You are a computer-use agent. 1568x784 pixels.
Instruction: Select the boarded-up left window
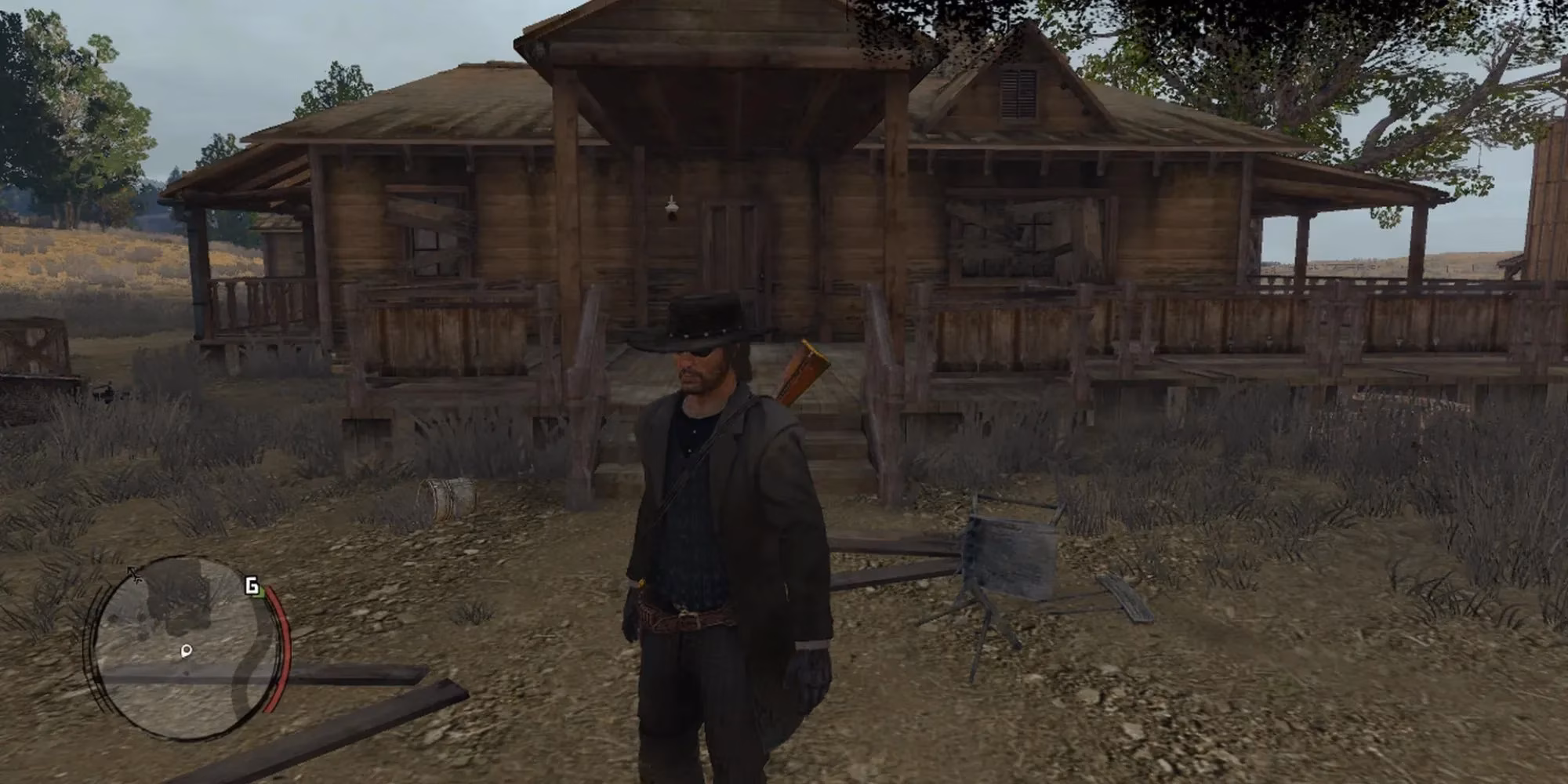pyautogui.click(x=428, y=231)
